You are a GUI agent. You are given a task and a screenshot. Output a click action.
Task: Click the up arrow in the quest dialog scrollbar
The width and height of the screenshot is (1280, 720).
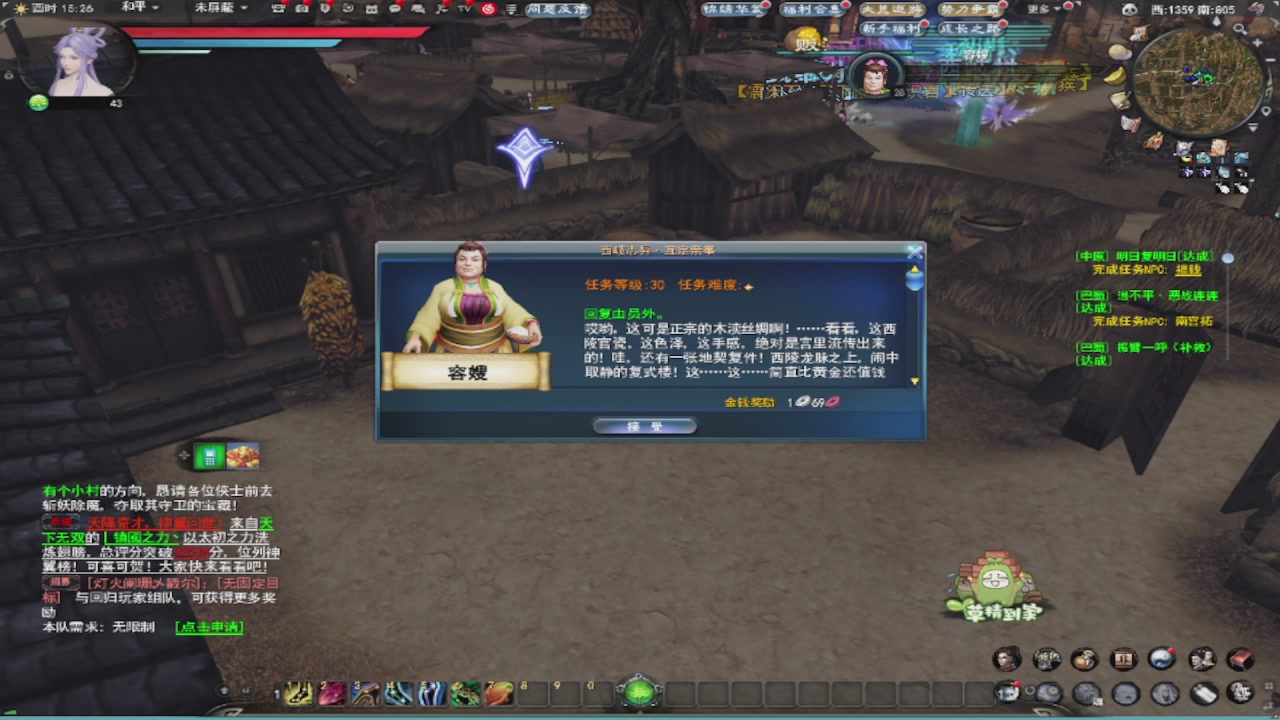click(914, 268)
